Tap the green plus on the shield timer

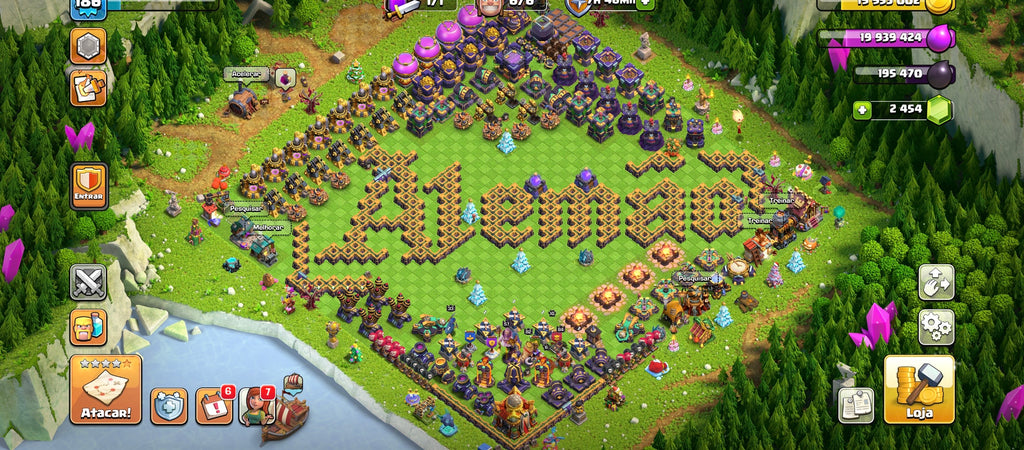click(x=646, y=3)
